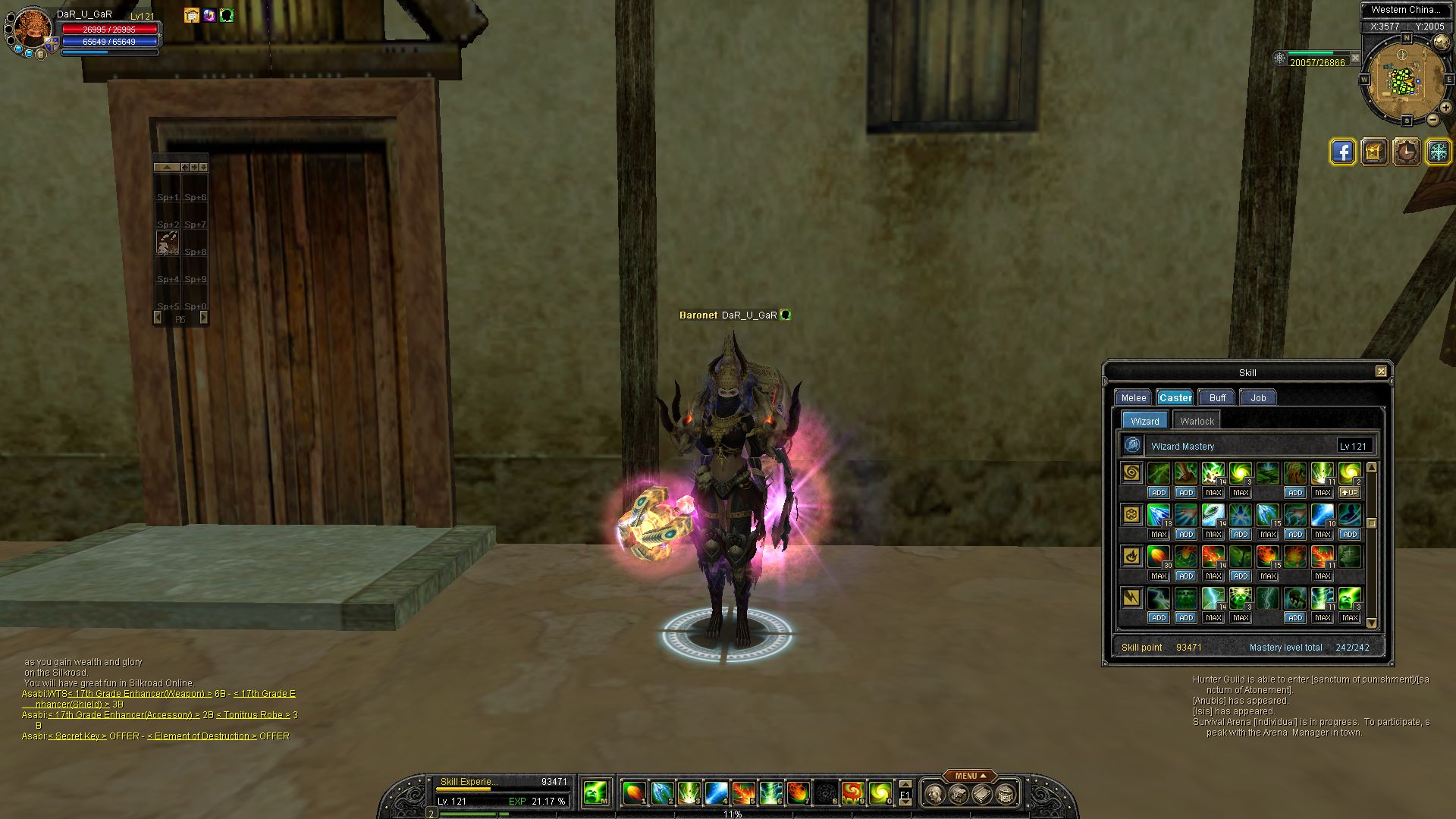Open the Buff skill tab
Viewport: 1456px width, 819px height.
(1217, 397)
